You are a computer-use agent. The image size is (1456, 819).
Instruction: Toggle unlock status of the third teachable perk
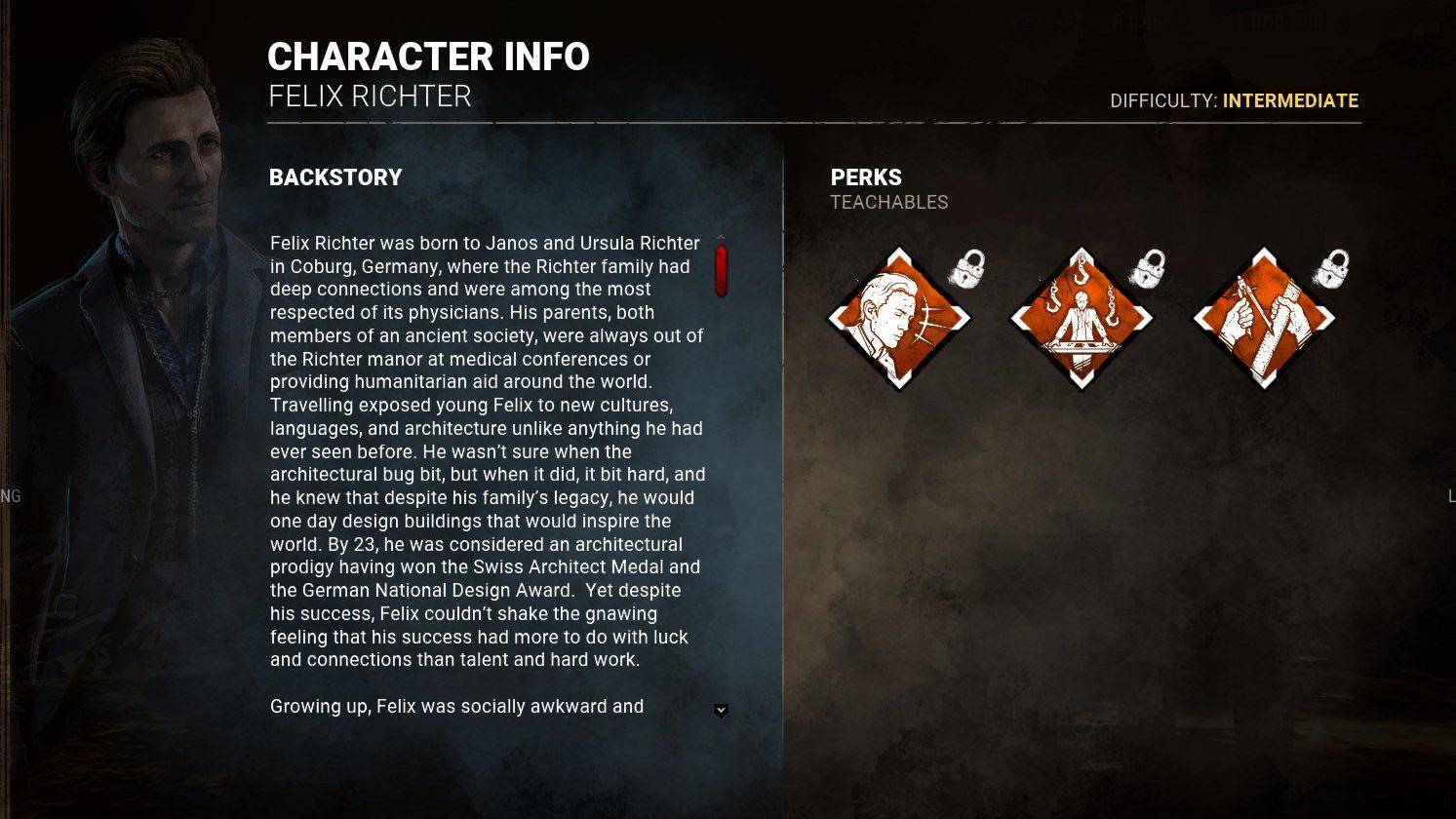[x=1328, y=269]
